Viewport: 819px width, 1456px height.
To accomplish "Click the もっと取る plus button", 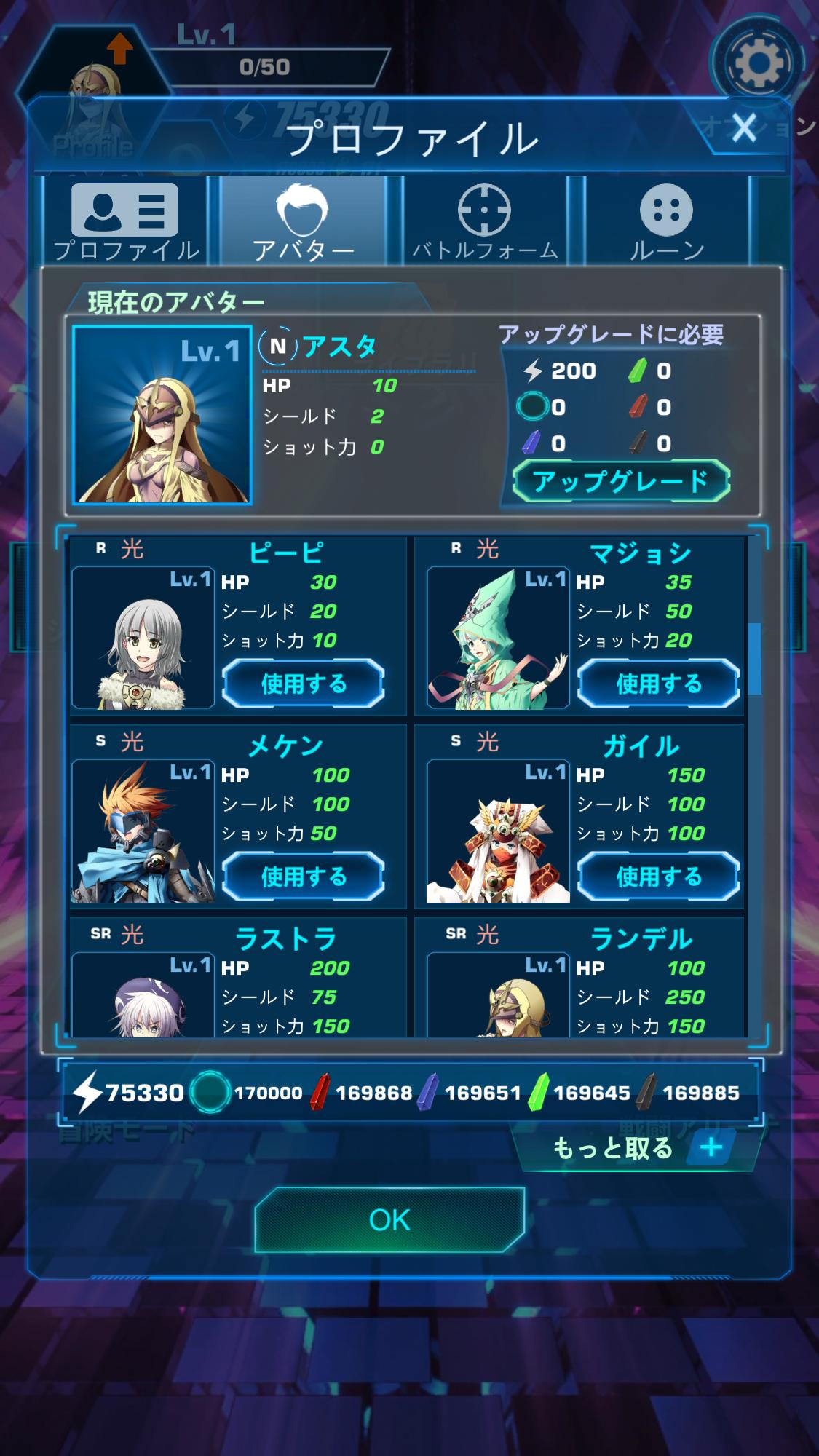I will click(711, 1148).
